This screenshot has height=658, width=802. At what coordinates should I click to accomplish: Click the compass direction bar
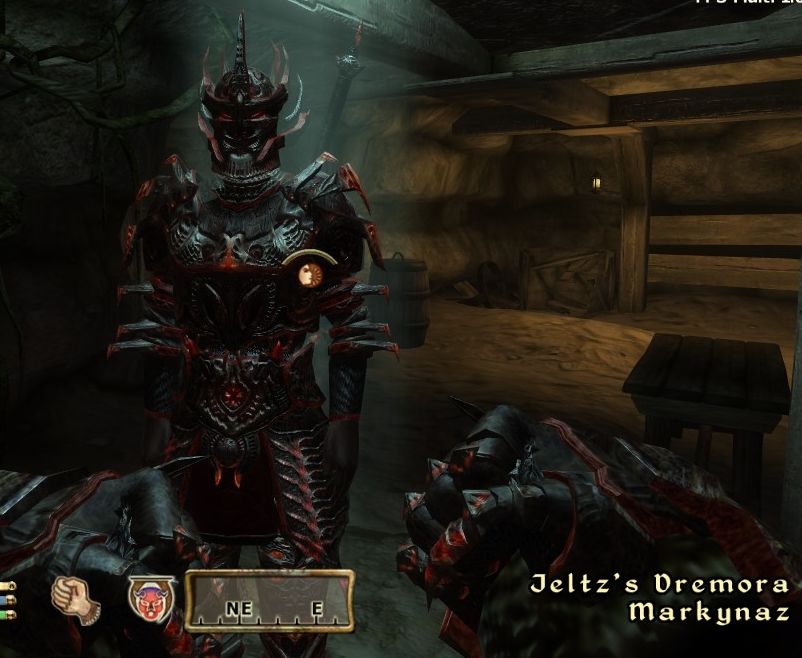pos(270,601)
